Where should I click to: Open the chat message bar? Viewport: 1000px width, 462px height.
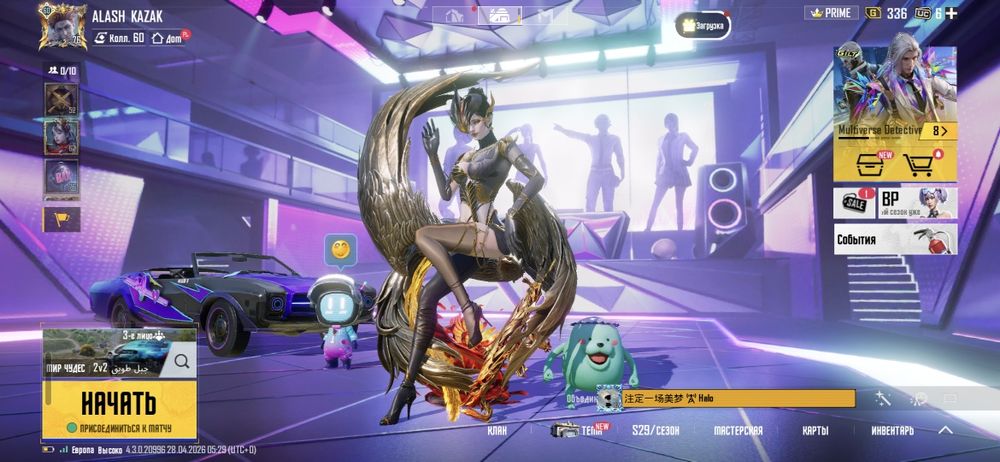(x=738, y=398)
